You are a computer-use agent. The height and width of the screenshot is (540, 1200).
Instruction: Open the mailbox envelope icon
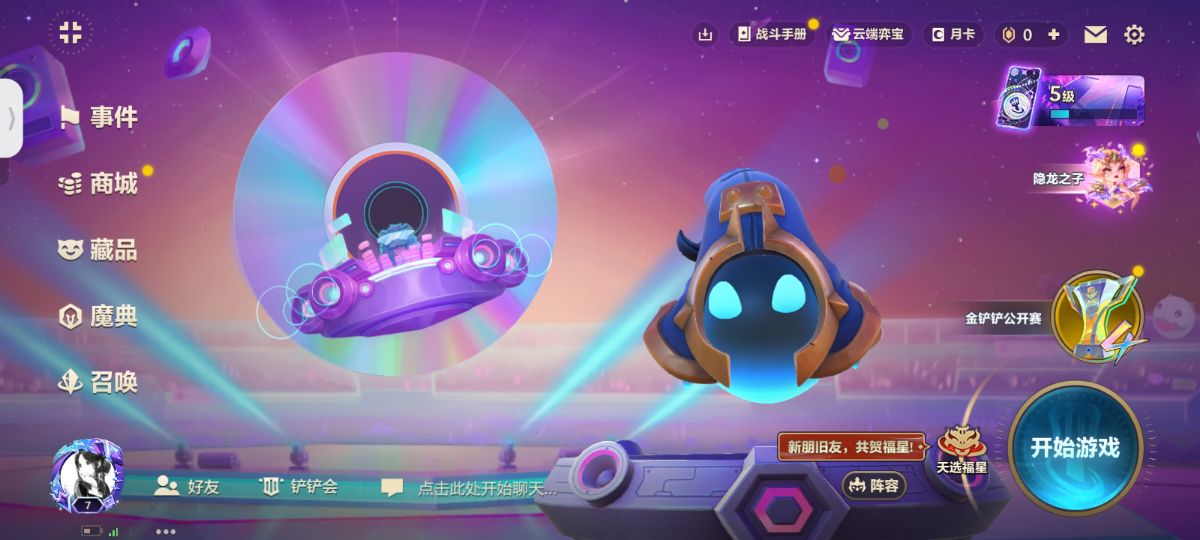pos(1096,35)
